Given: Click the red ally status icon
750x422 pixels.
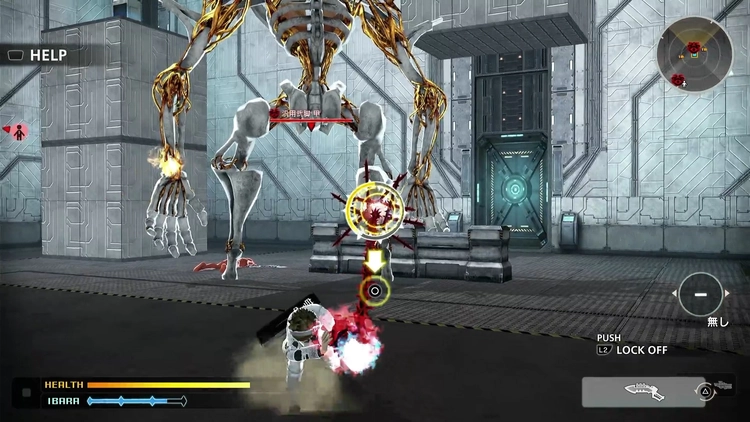Looking at the screenshot, I should (x=17, y=130).
